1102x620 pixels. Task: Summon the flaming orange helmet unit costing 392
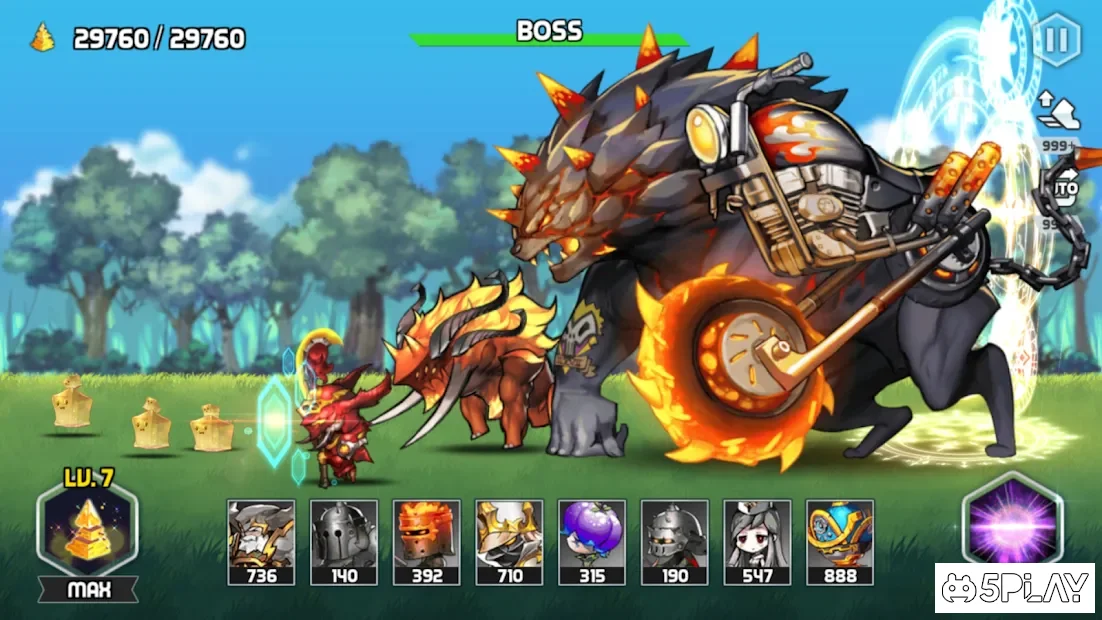(426, 541)
